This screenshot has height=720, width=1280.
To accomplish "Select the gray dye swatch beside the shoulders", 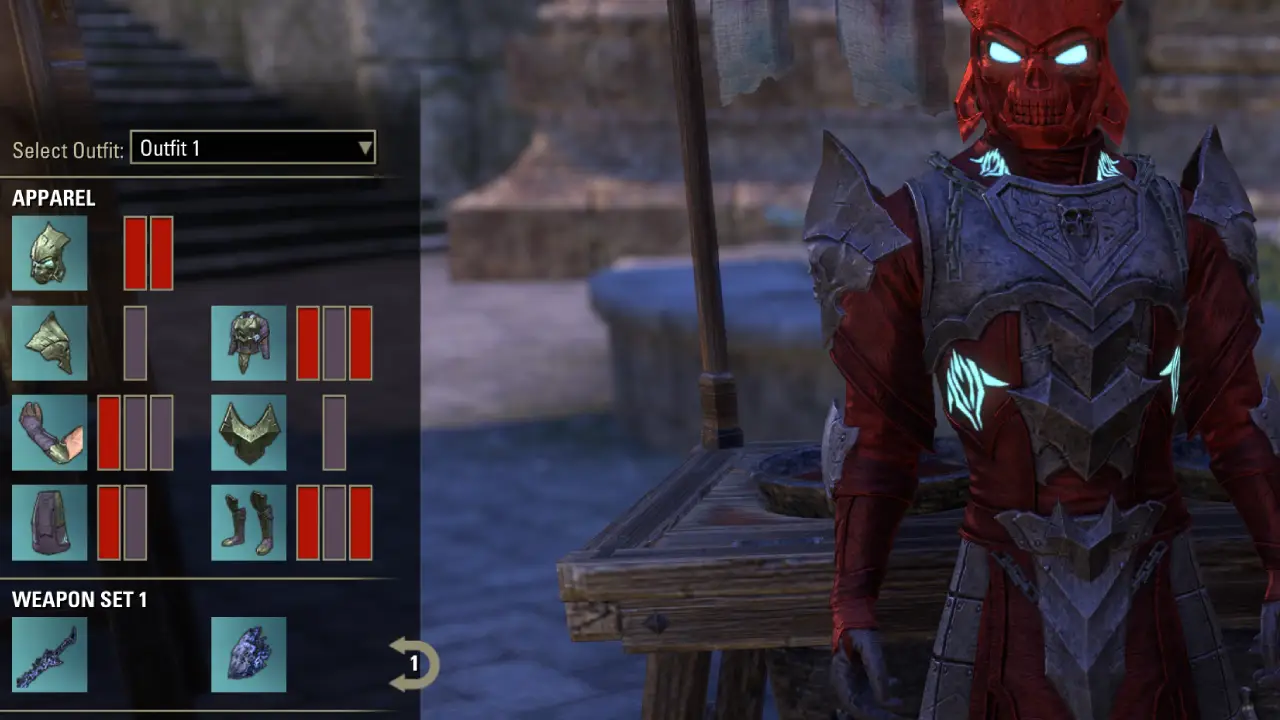I will point(136,343).
